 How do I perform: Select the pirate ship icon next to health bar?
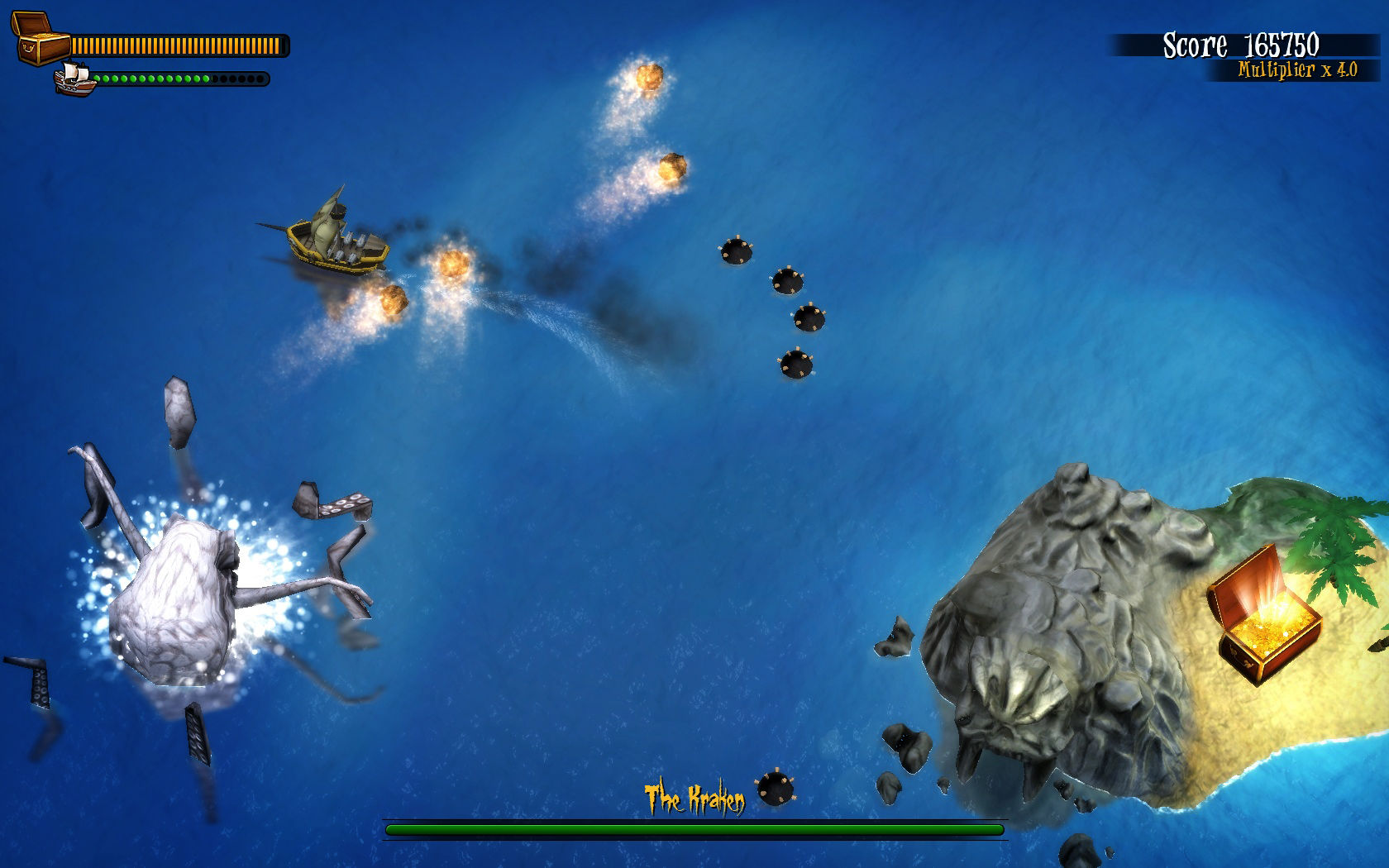(x=74, y=79)
